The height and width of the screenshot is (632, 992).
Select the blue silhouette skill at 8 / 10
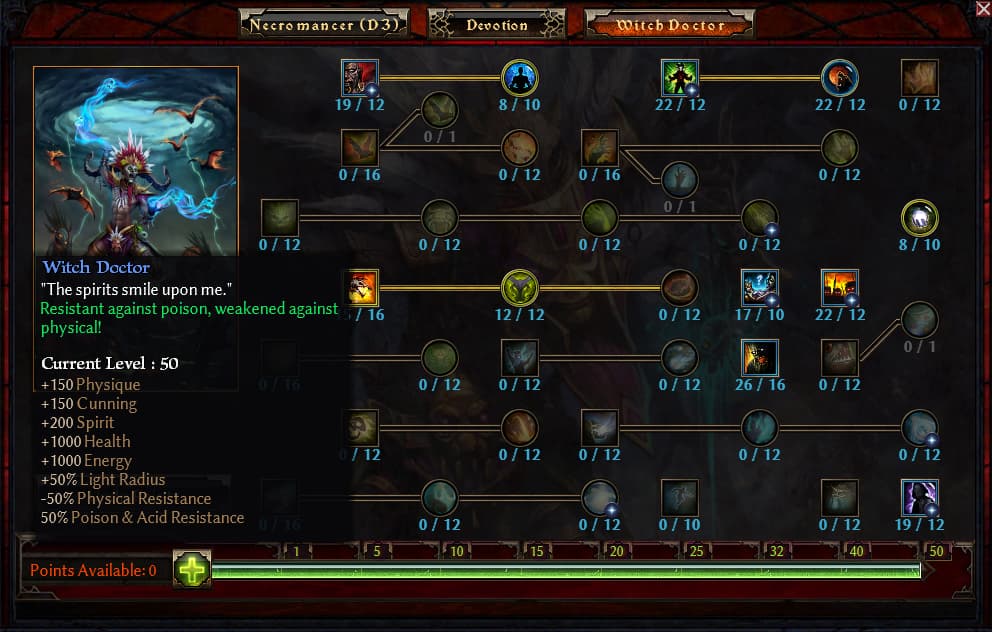coord(520,78)
